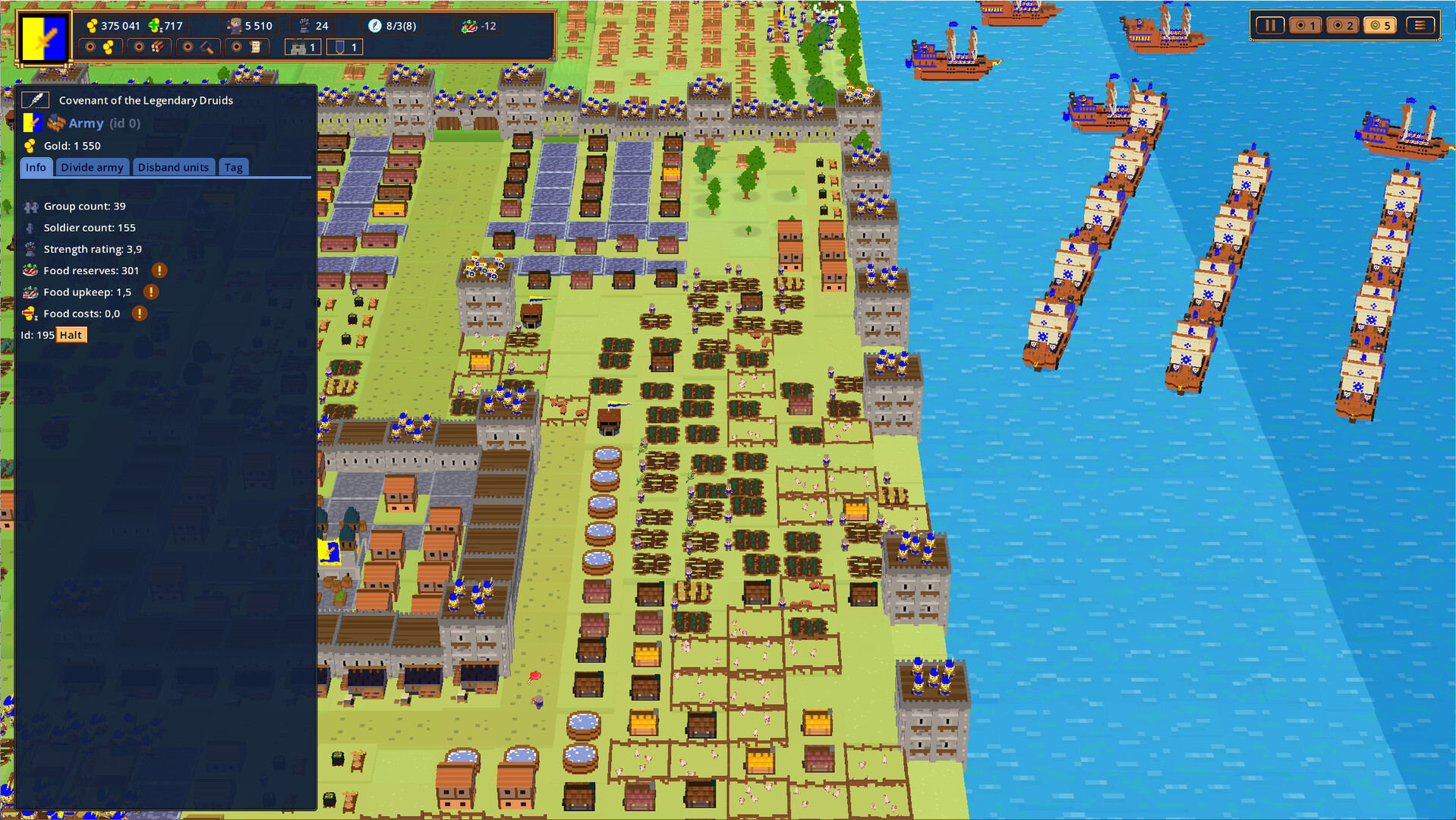Click the Halt button in the army panel
The image size is (1456, 820).
(71, 335)
